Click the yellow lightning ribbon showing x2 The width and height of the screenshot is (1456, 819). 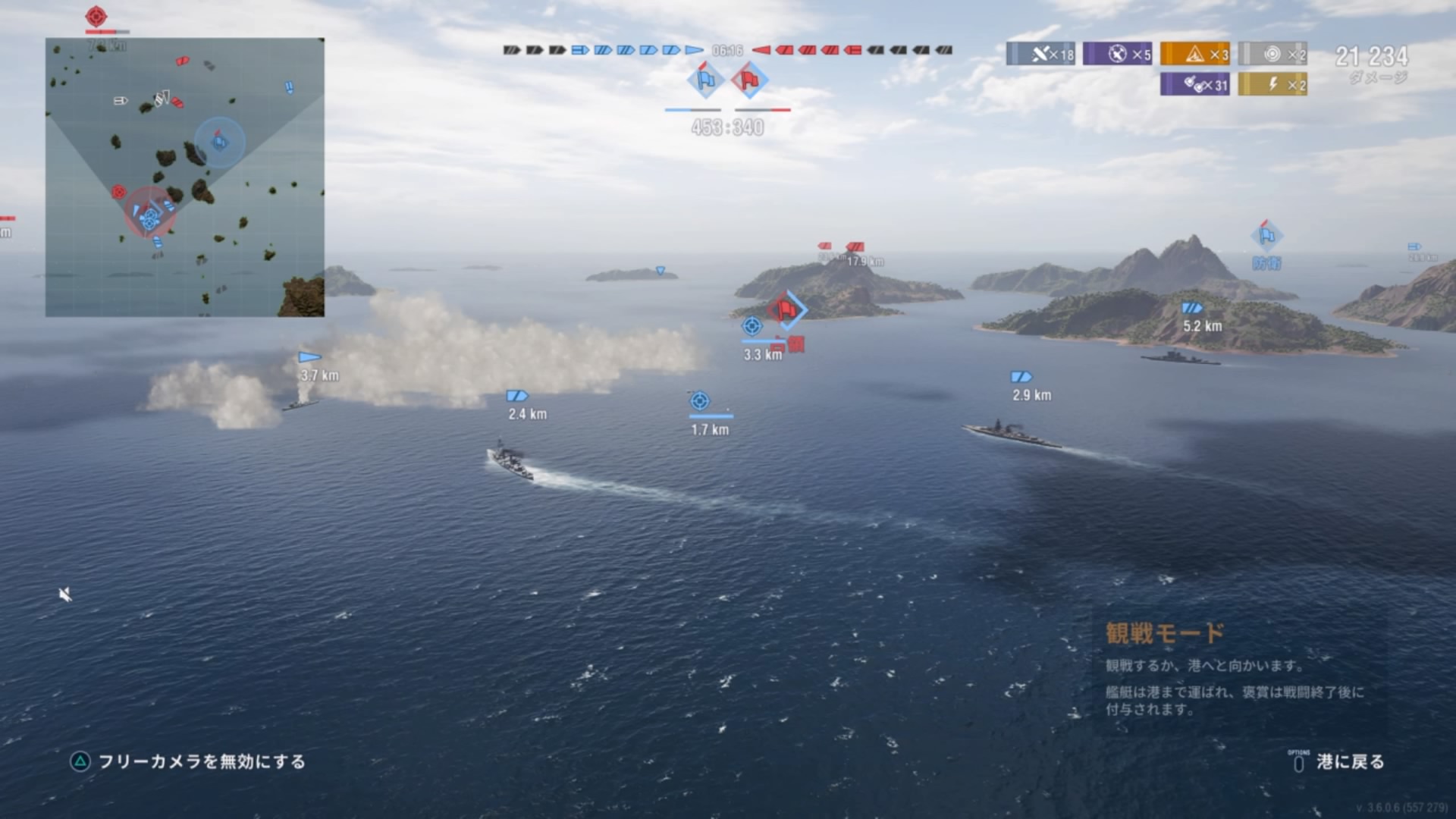tap(1272, 84)
